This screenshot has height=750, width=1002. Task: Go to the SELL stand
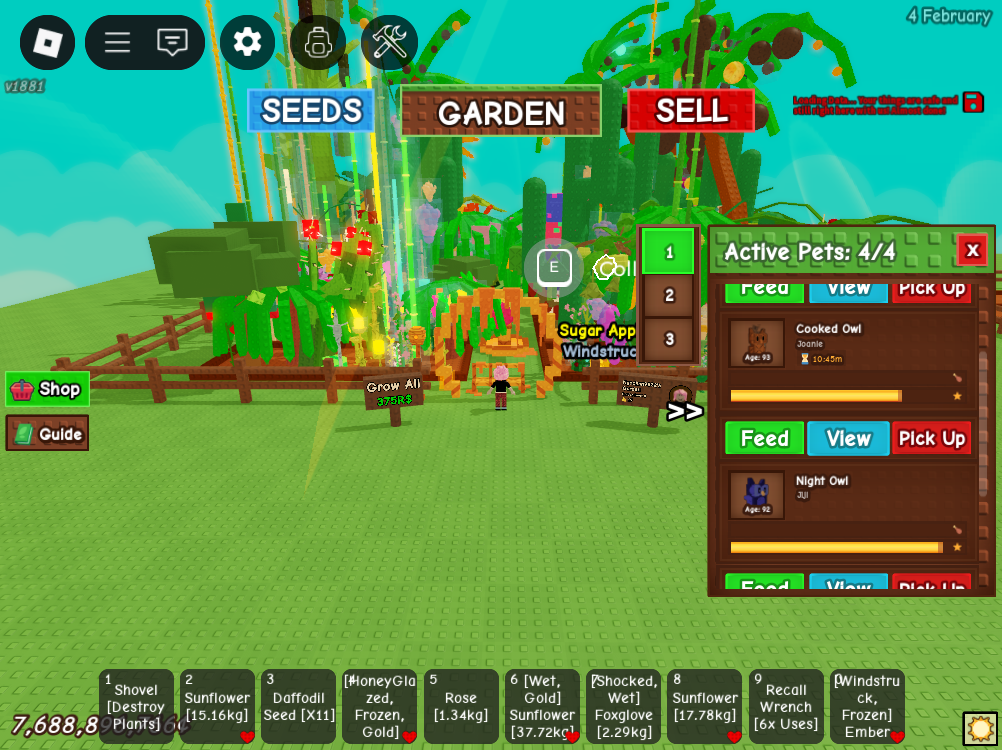(691, 111)
